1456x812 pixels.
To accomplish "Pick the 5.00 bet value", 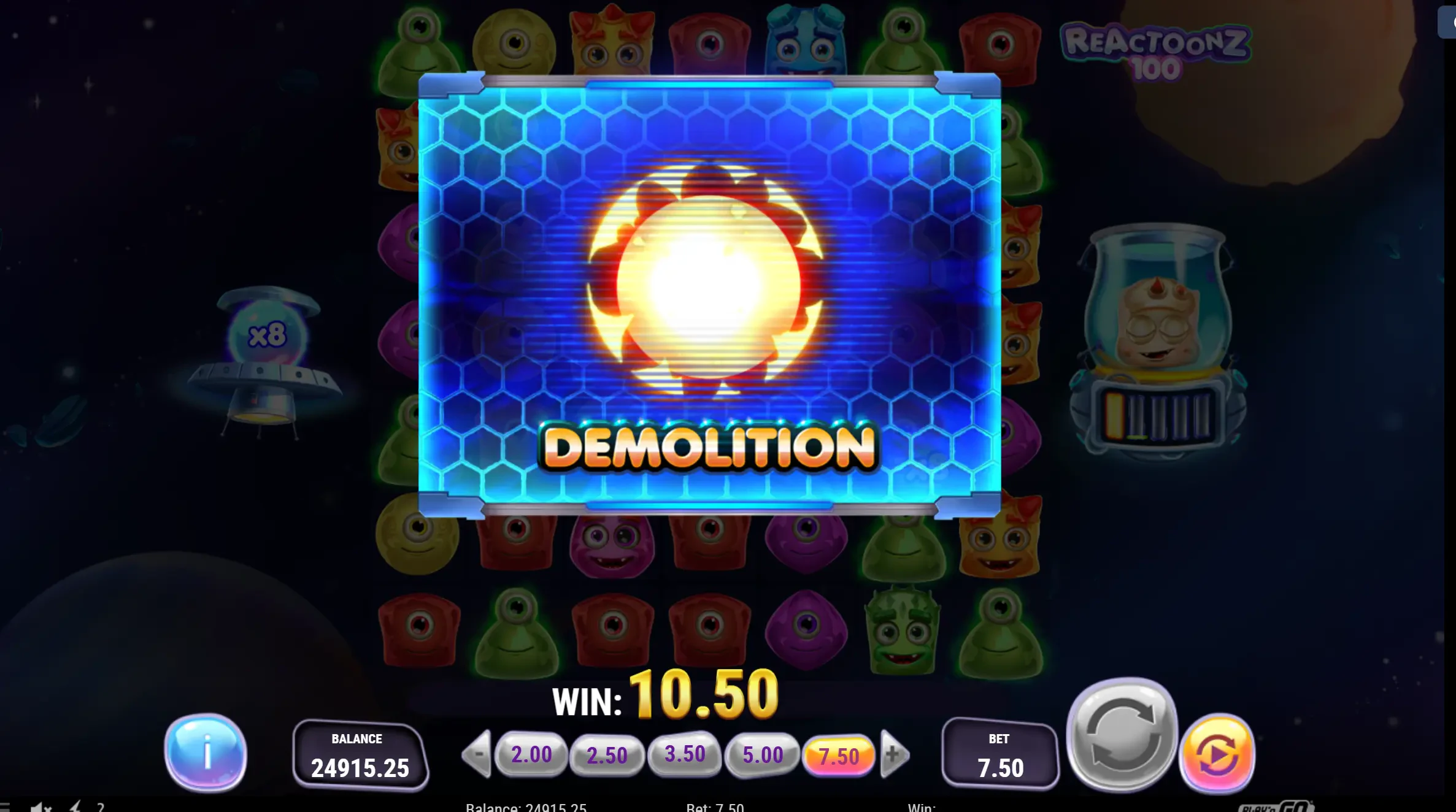I will coord(763,754).
